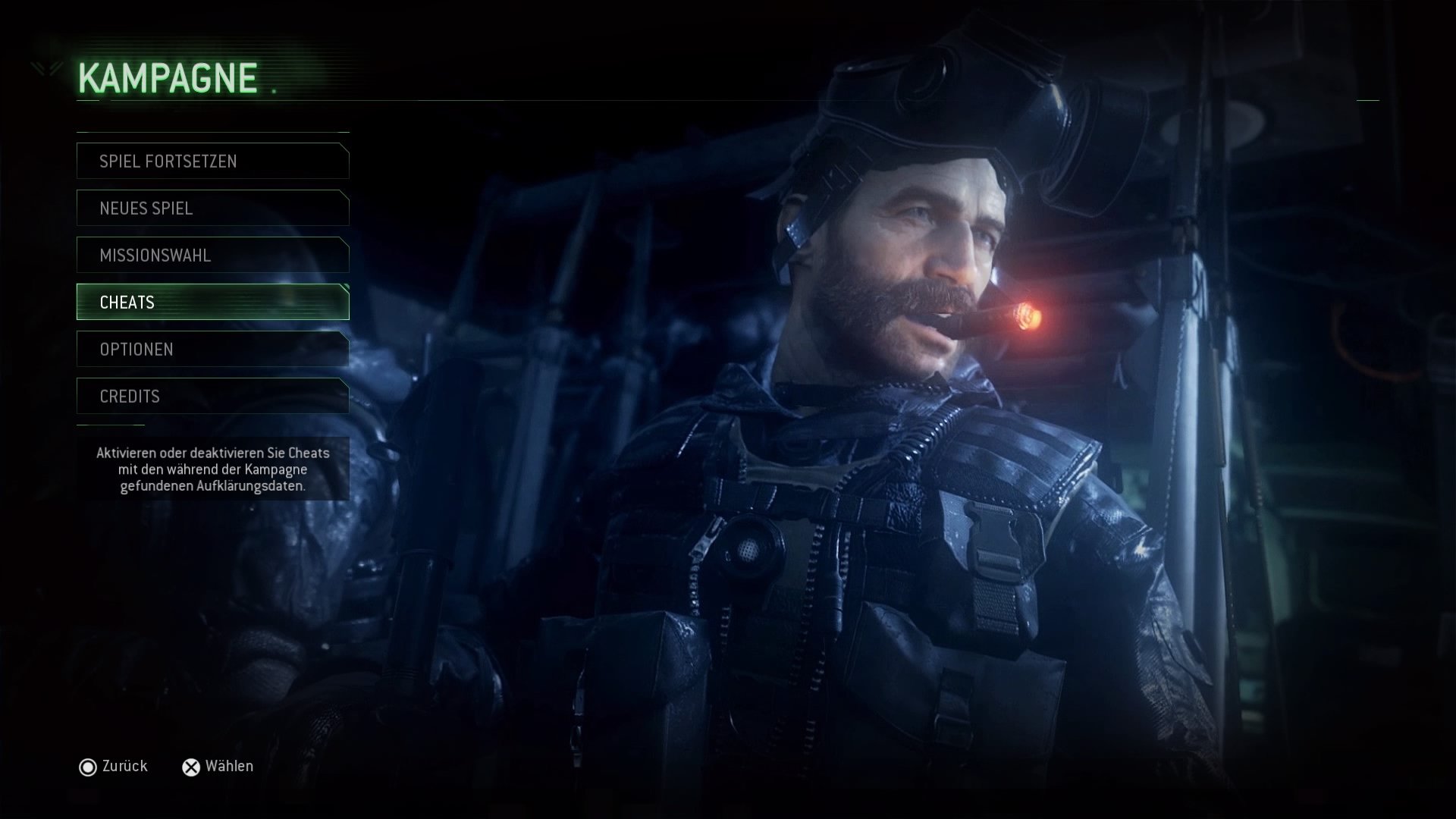Click the "Zurück" label
This screenshot has height=819, width=1456.
[x=124, y=766]
